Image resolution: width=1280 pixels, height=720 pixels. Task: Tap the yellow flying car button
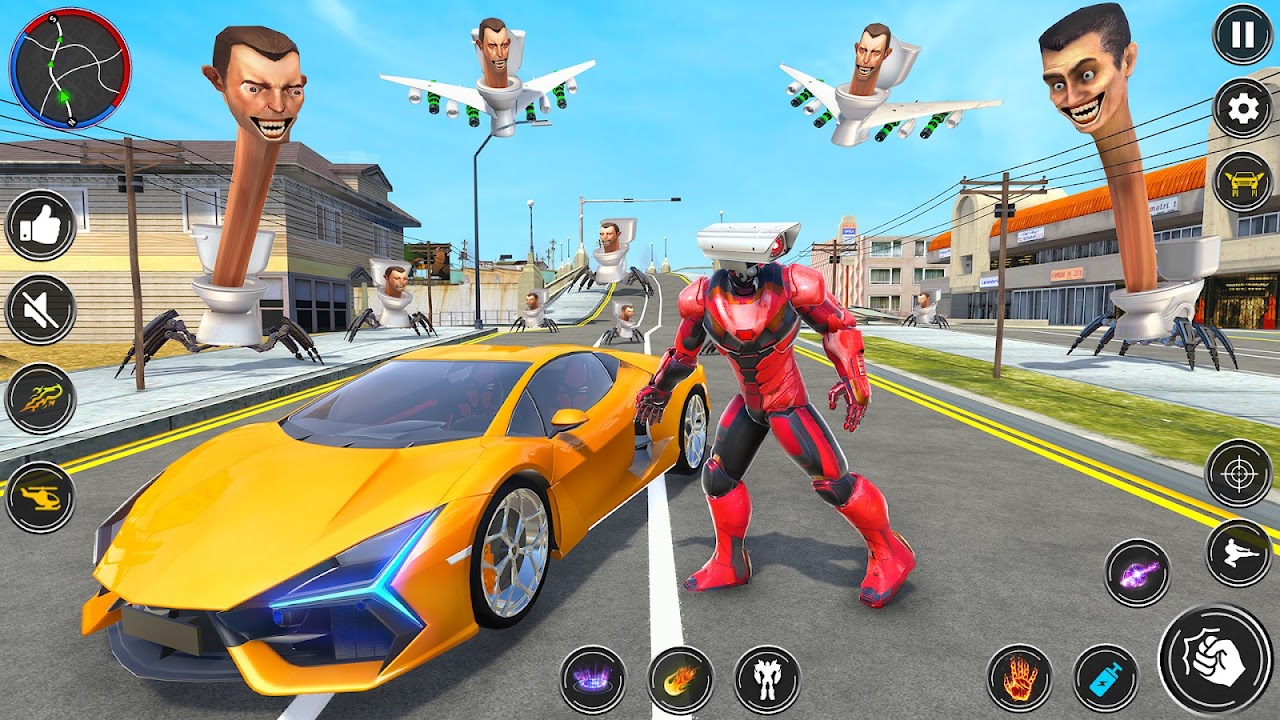(x=1242, y=182)
